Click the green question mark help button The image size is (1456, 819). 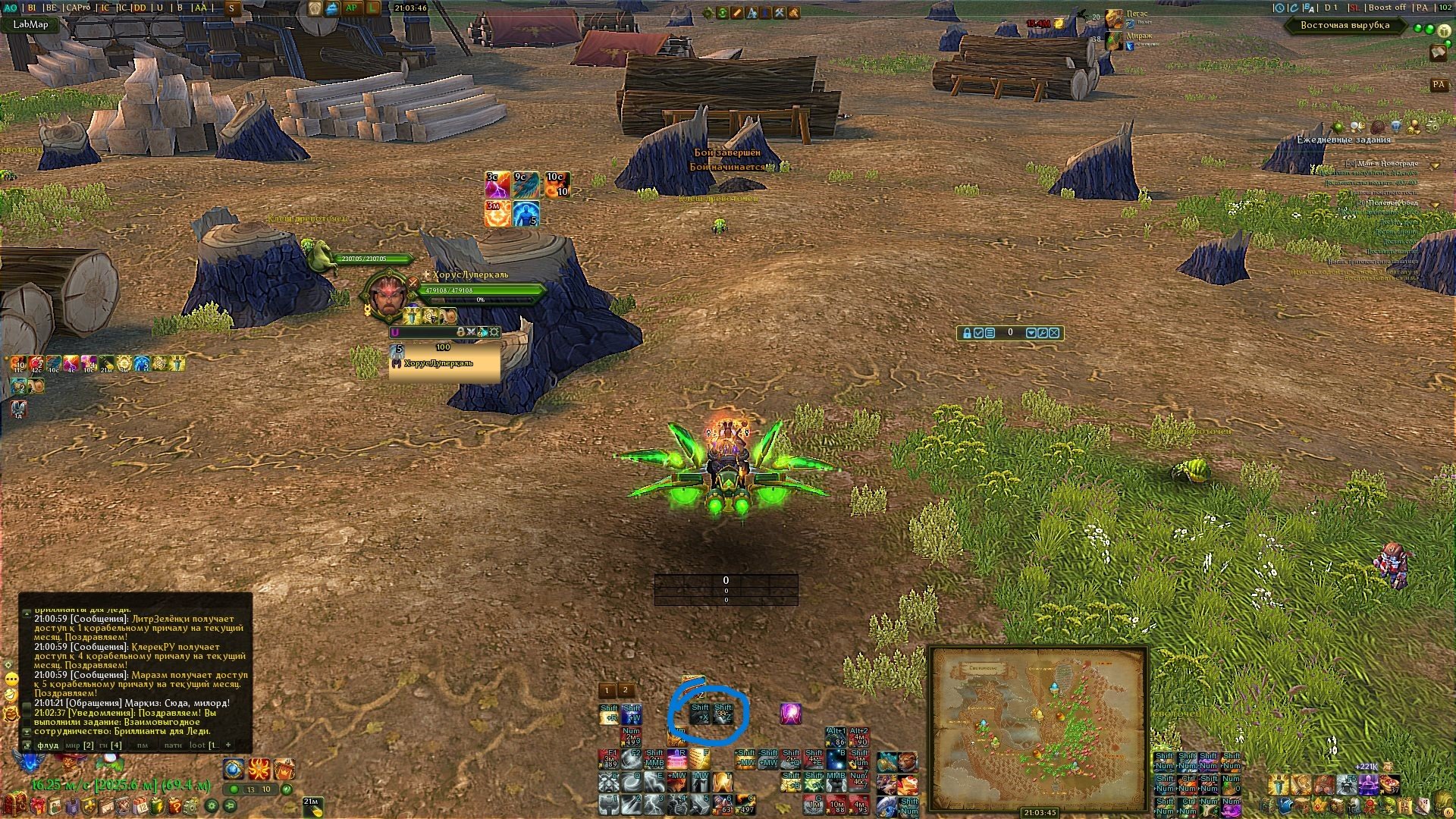click(287, 789)
